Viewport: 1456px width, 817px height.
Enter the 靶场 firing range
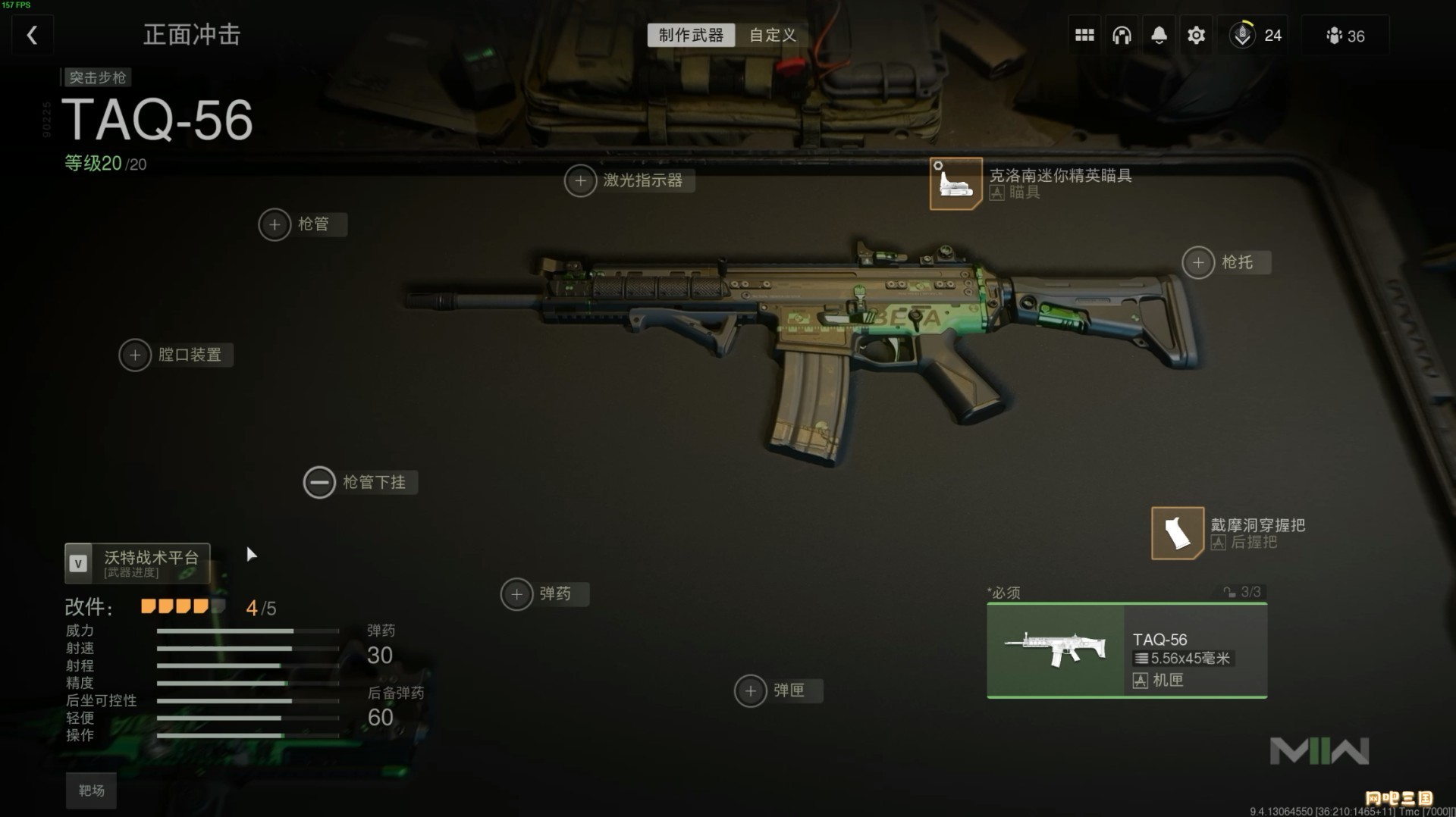(91, 790)
